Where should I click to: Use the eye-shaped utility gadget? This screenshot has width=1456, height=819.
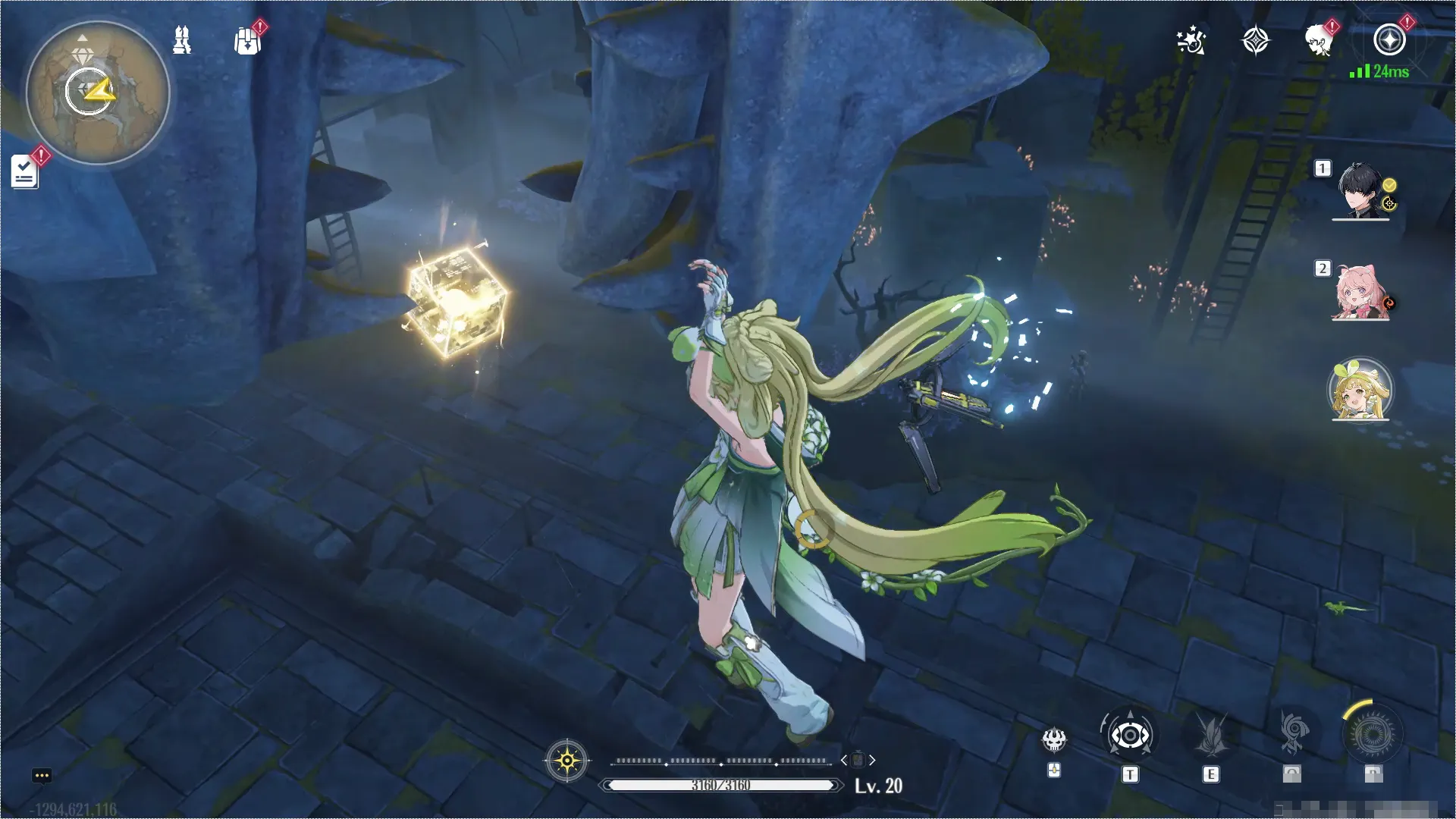(x=1130, y=736)
